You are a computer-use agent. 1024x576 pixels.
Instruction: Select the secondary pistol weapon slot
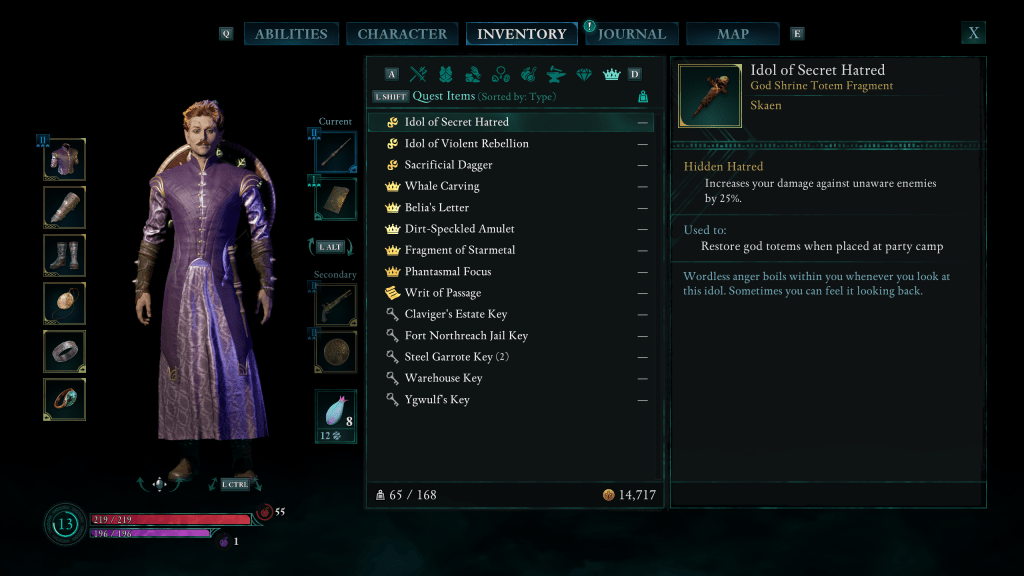[335, 304]
